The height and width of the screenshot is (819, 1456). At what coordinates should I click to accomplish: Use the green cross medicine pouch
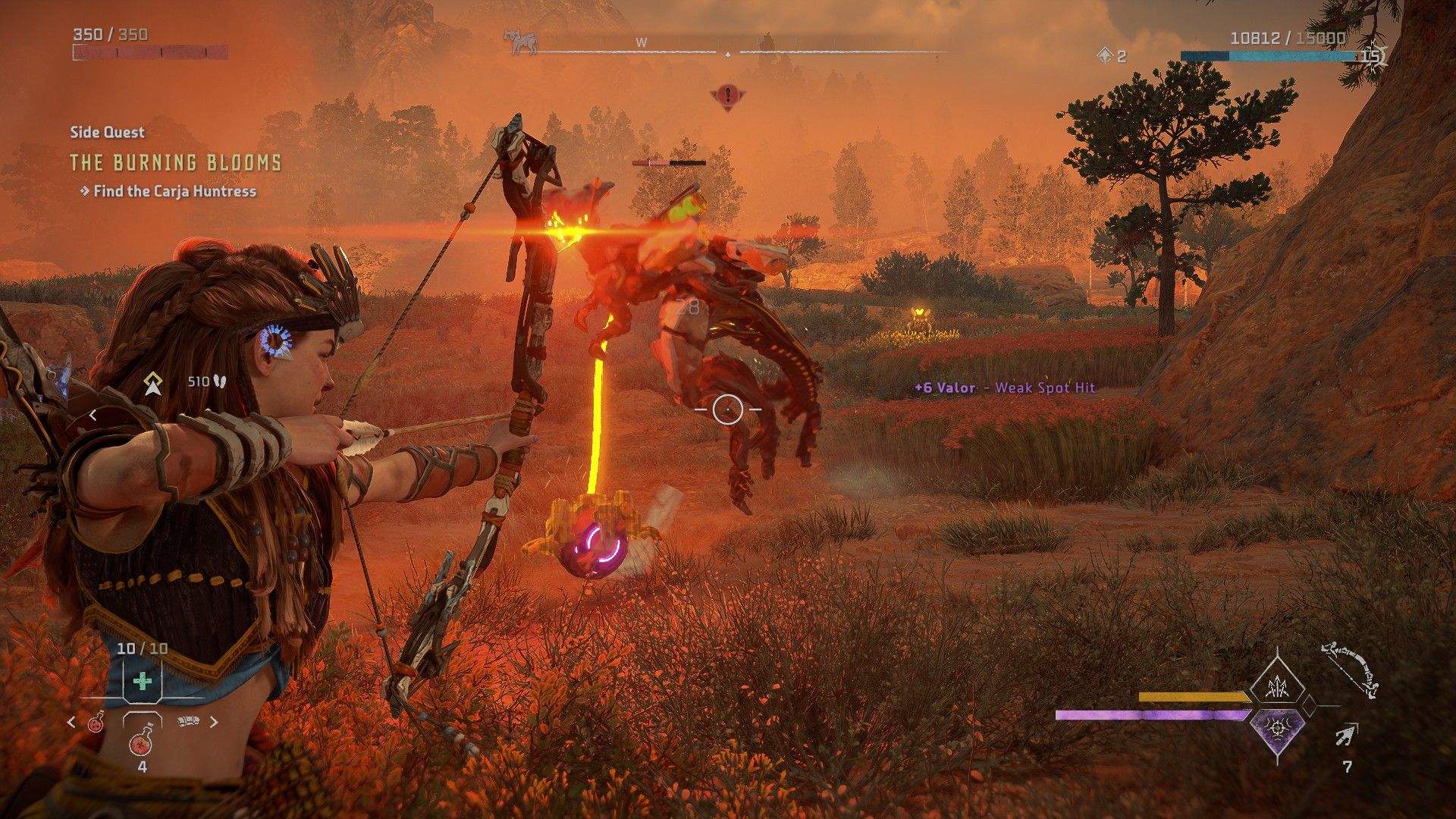click(x=142, y=681)
